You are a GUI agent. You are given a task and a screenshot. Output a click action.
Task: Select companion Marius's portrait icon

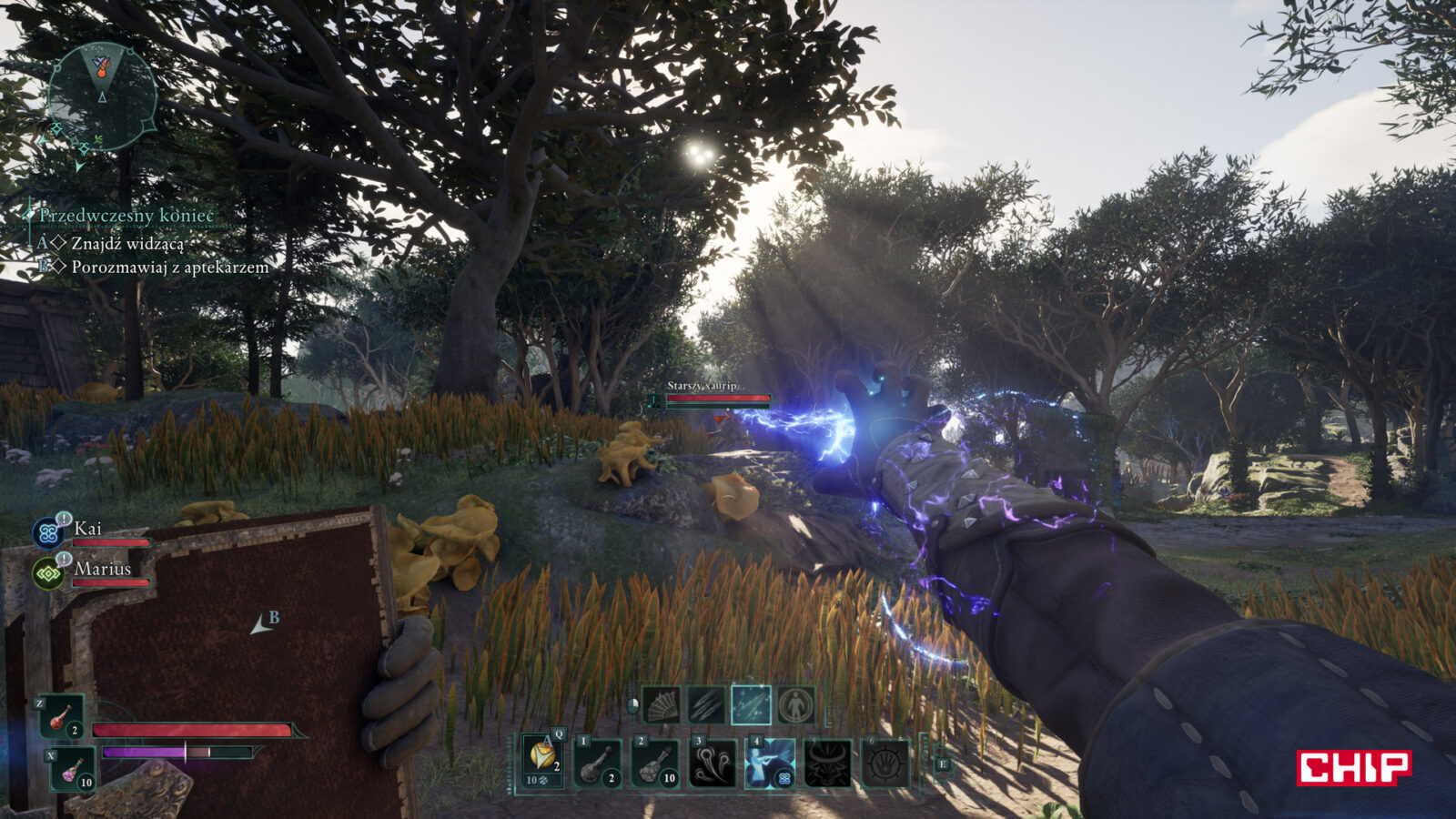47,573
